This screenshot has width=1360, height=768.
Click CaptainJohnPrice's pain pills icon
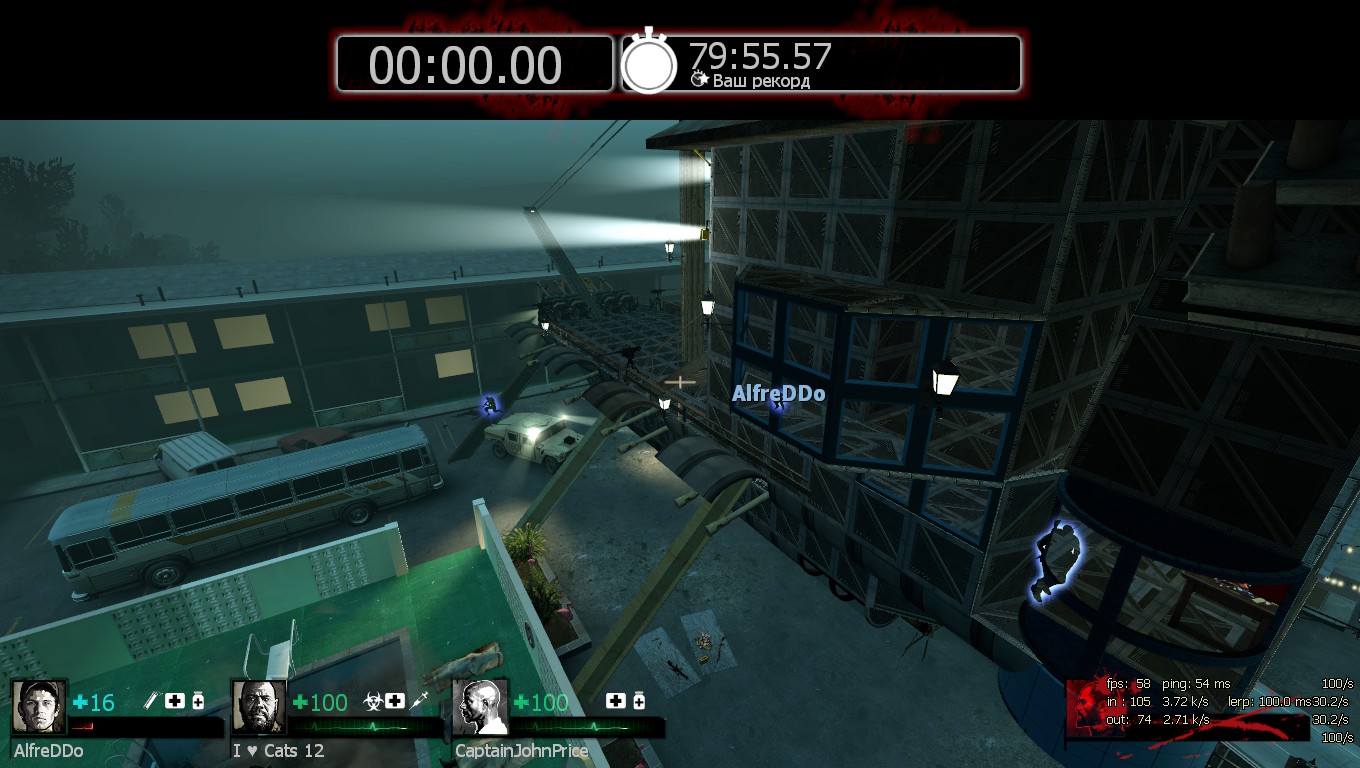click(x=639, y=701)
